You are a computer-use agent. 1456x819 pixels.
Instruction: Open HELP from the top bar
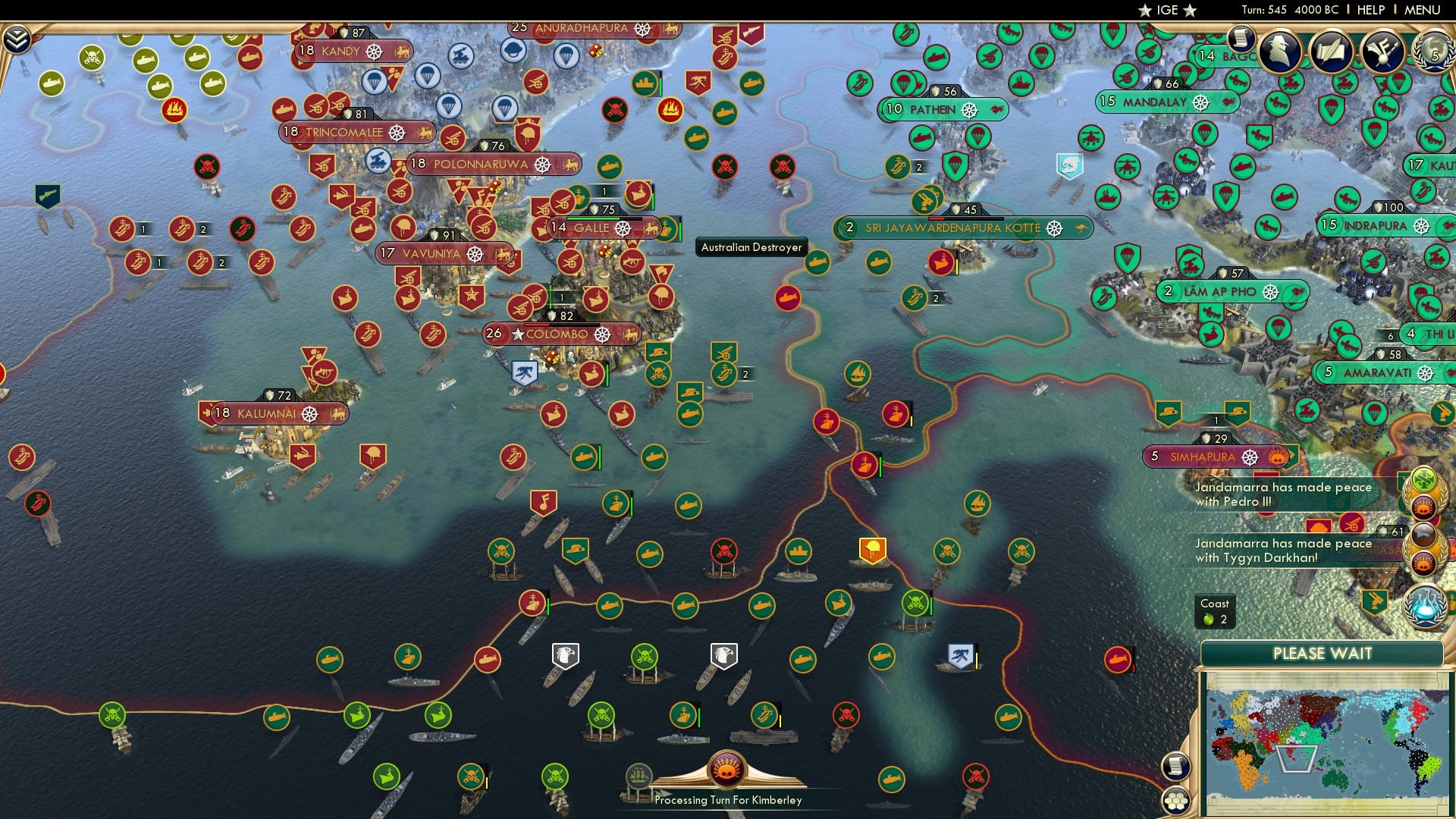[1370, 10]
